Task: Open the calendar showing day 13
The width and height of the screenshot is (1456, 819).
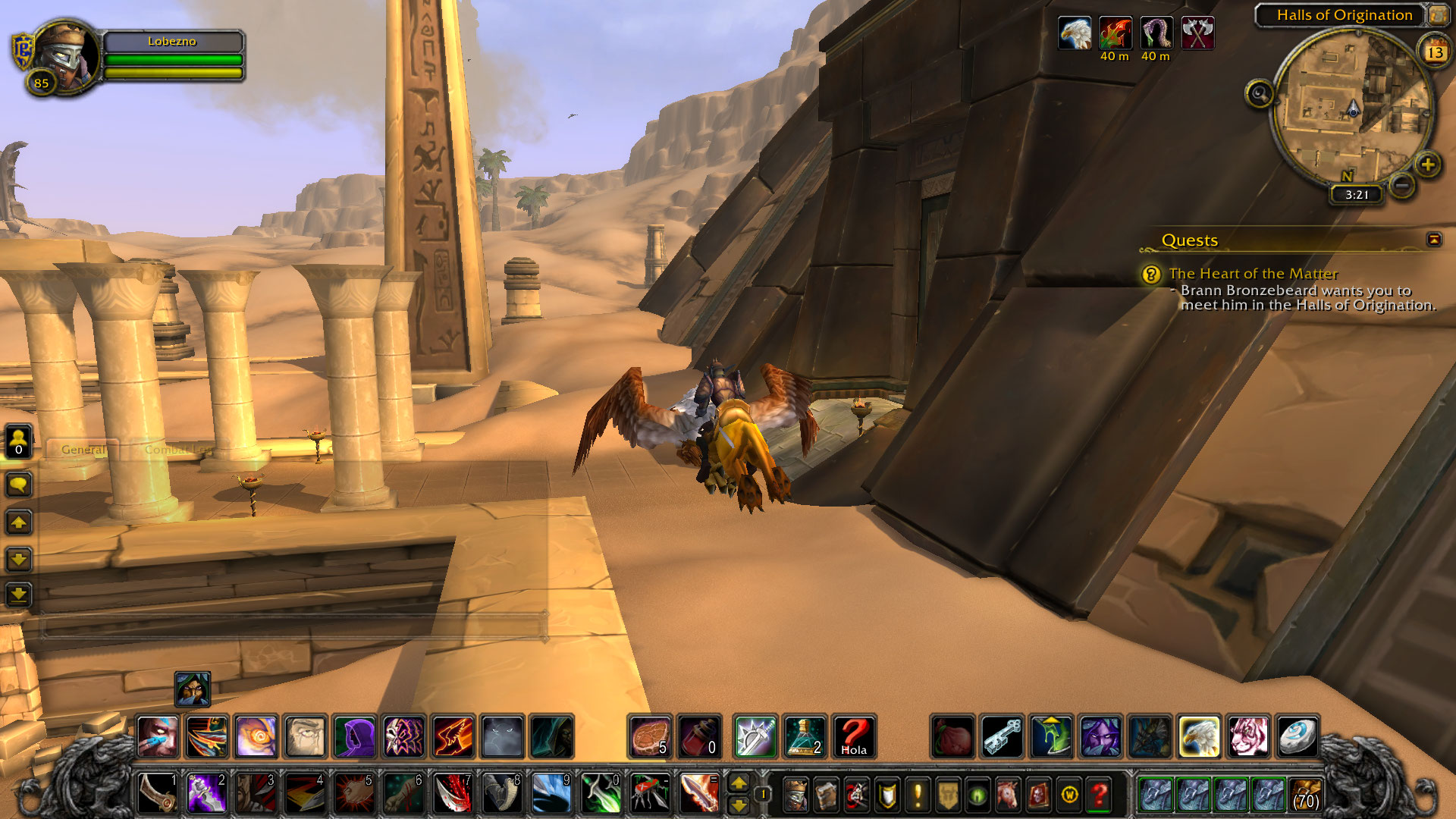Action: (1435, 52)
